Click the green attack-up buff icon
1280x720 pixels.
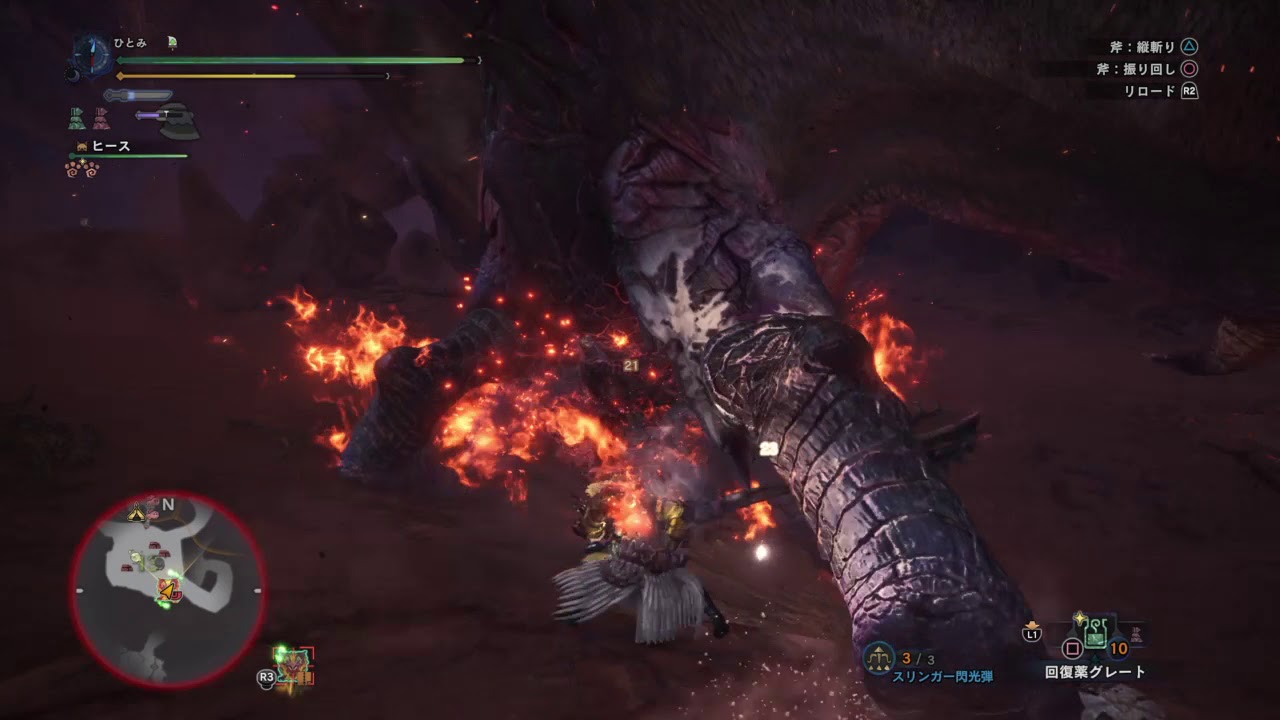[x=77, y=119]
